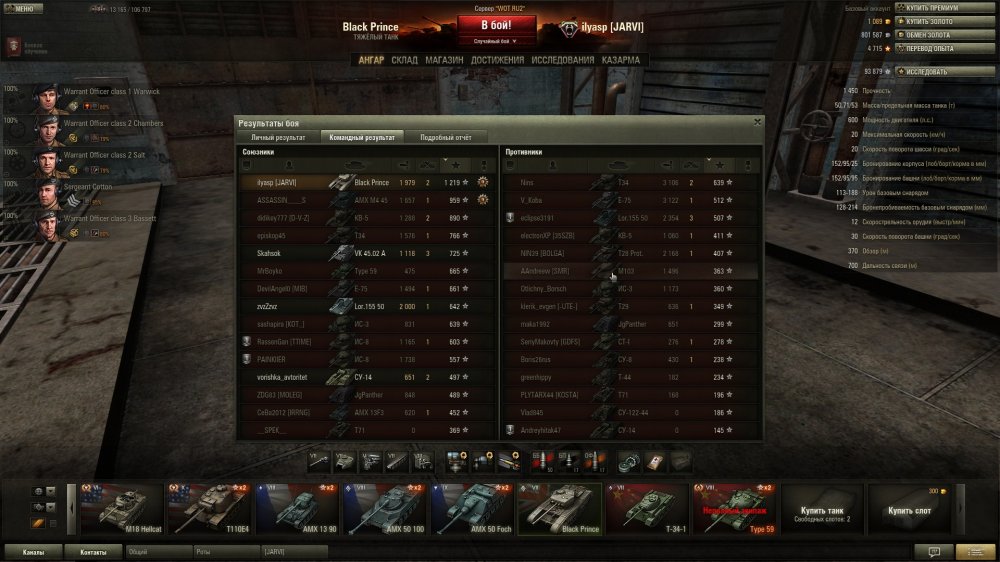The height and width of the screenshot is (562, 1000).
Task: Switch to the КАЗАРМА tab
Action: click(x=620, y=60)
